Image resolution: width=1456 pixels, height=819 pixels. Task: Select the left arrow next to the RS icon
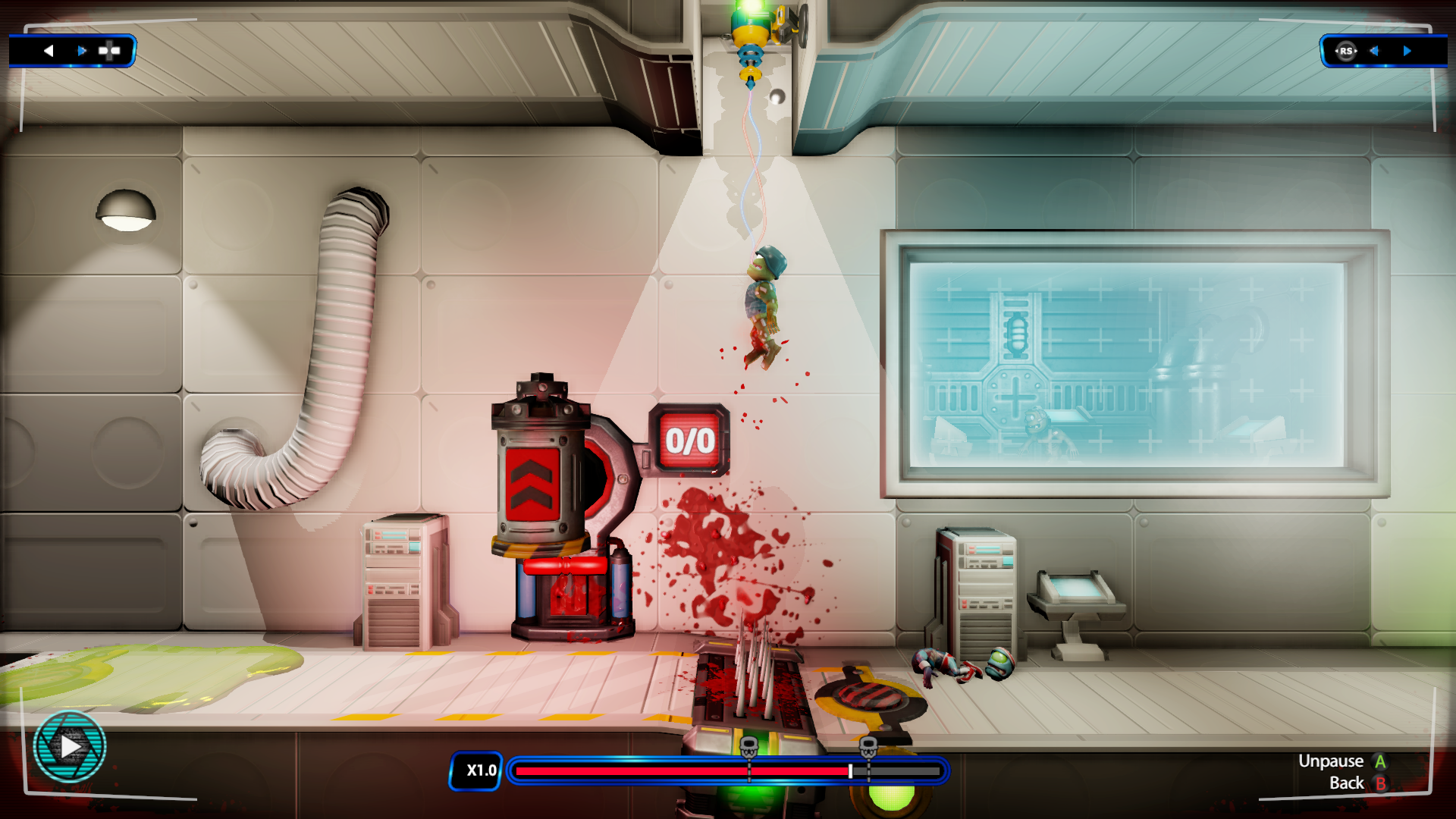tap(1374, 51)
